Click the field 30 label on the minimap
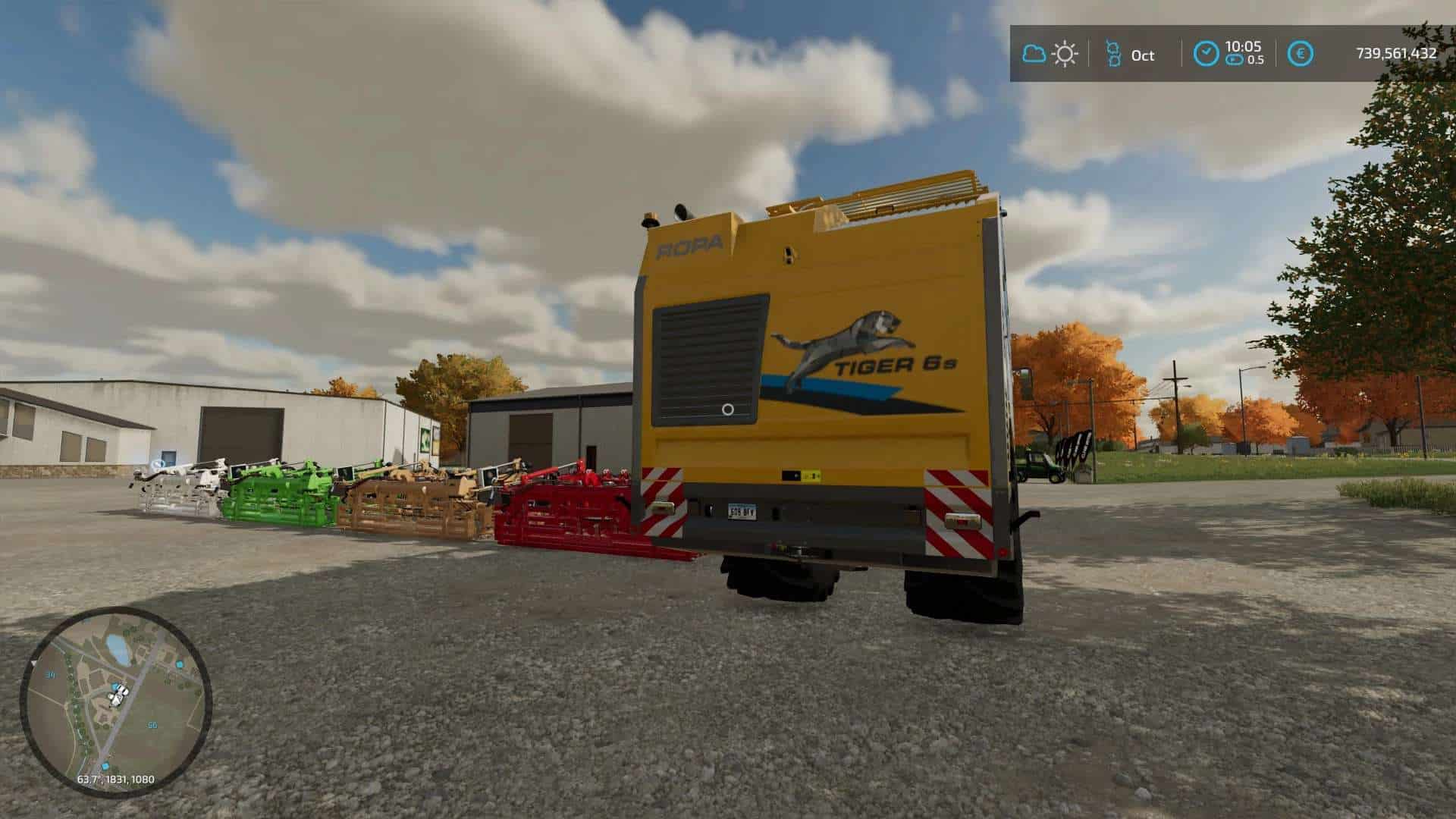1456x819 pixels. click(50, 674)
